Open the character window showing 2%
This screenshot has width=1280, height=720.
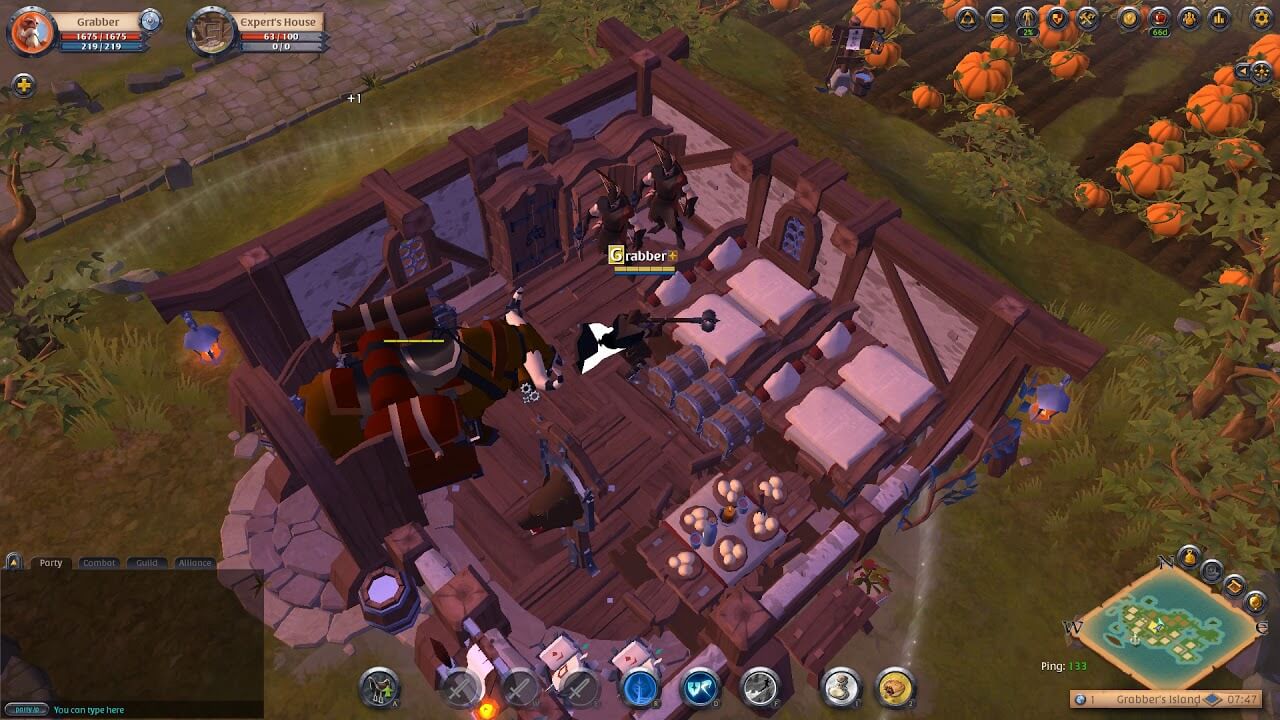coord(1029,18)
